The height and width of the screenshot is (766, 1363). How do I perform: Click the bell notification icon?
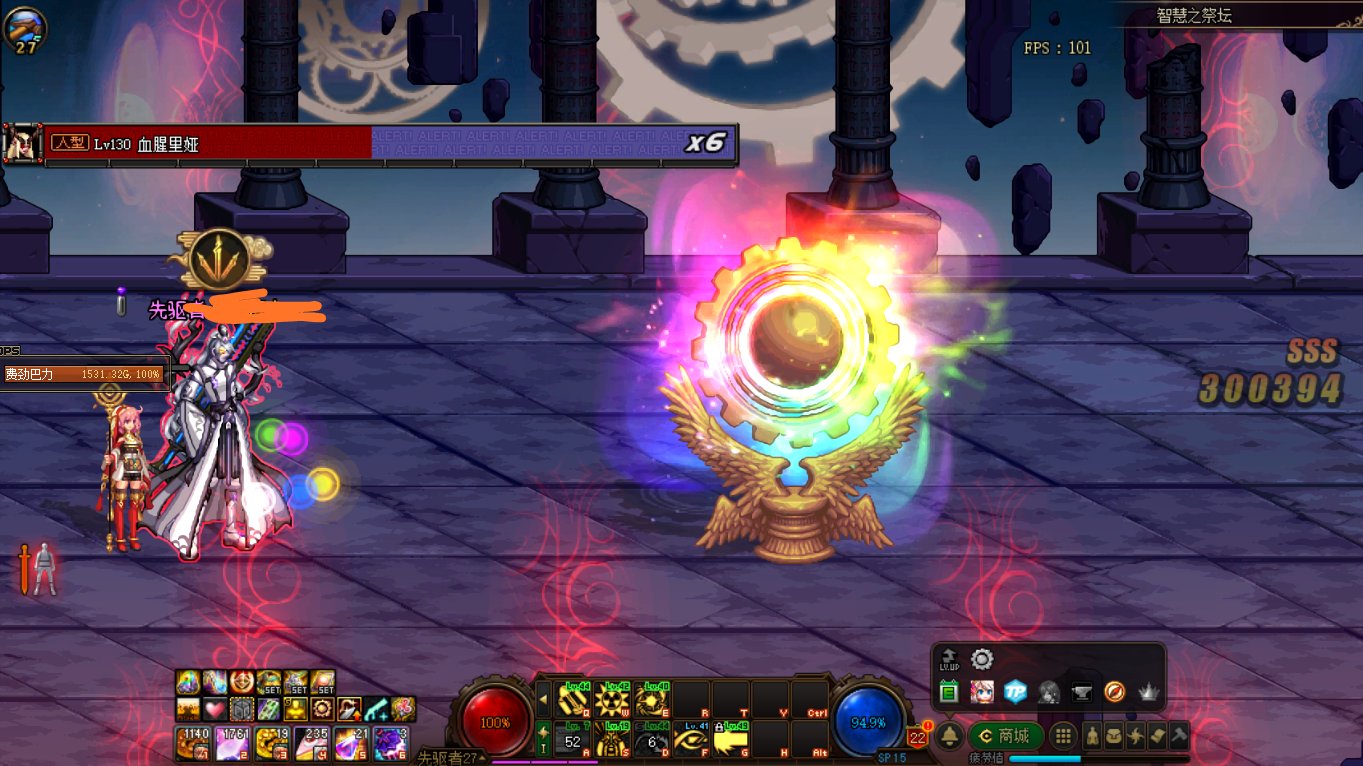point(949,737)
